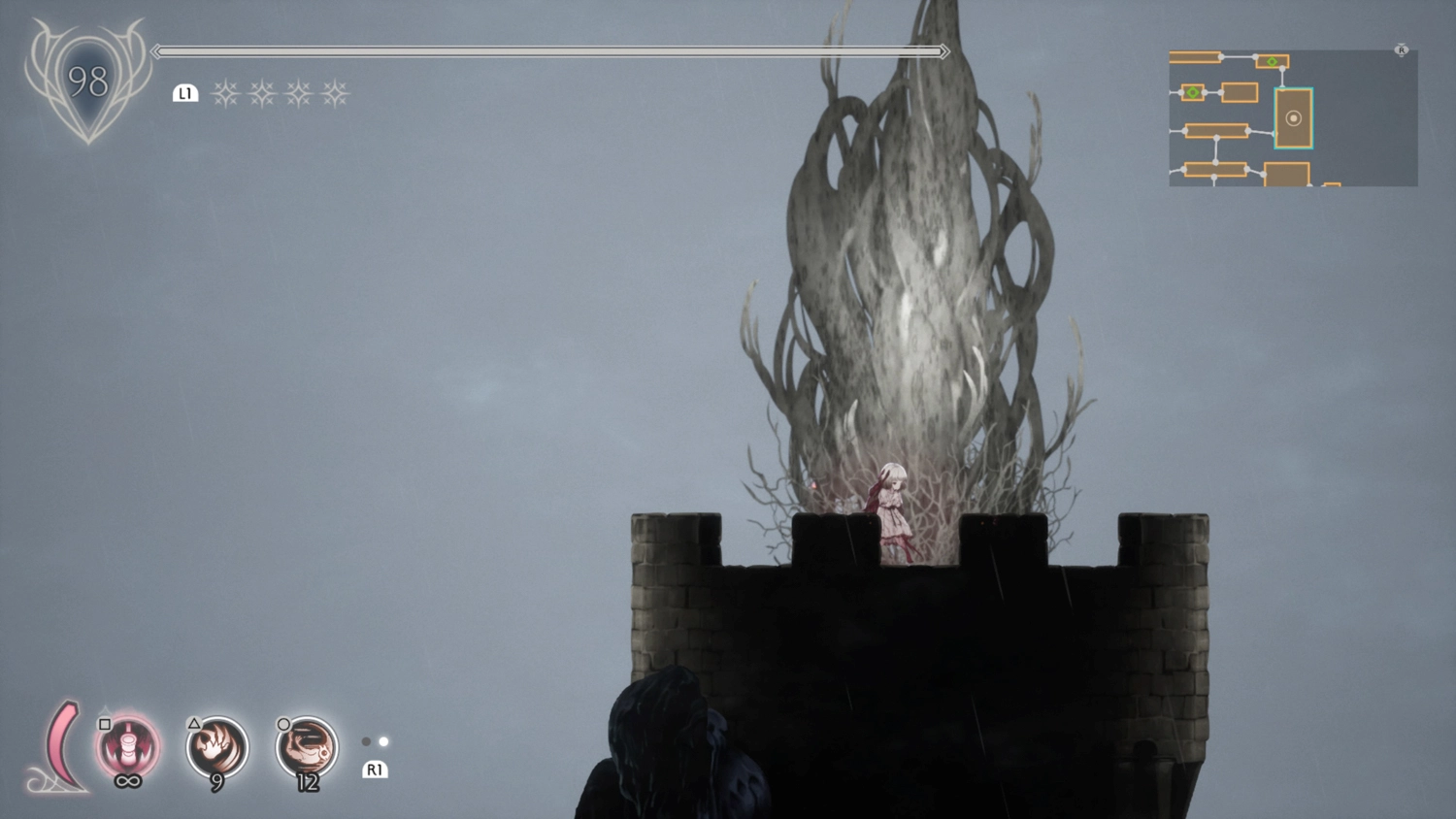Switch skill set using the two-dot indicator
The image size is (1456, 819).
pos(375,741)
